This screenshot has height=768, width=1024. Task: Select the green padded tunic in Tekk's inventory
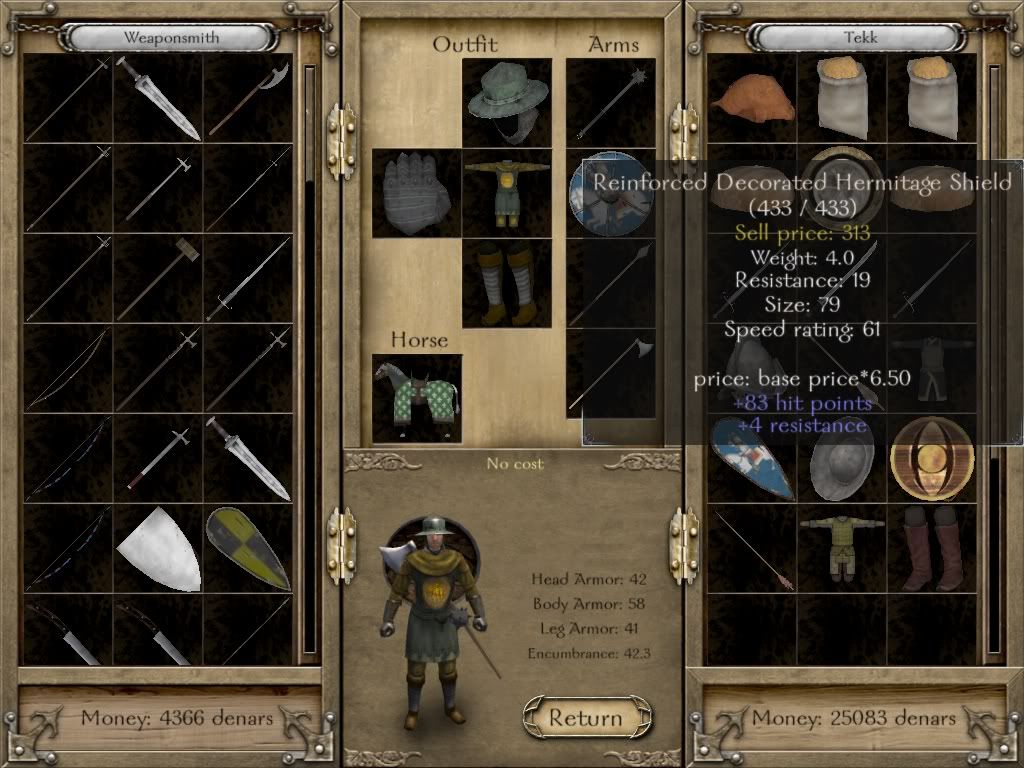[841, 548]
